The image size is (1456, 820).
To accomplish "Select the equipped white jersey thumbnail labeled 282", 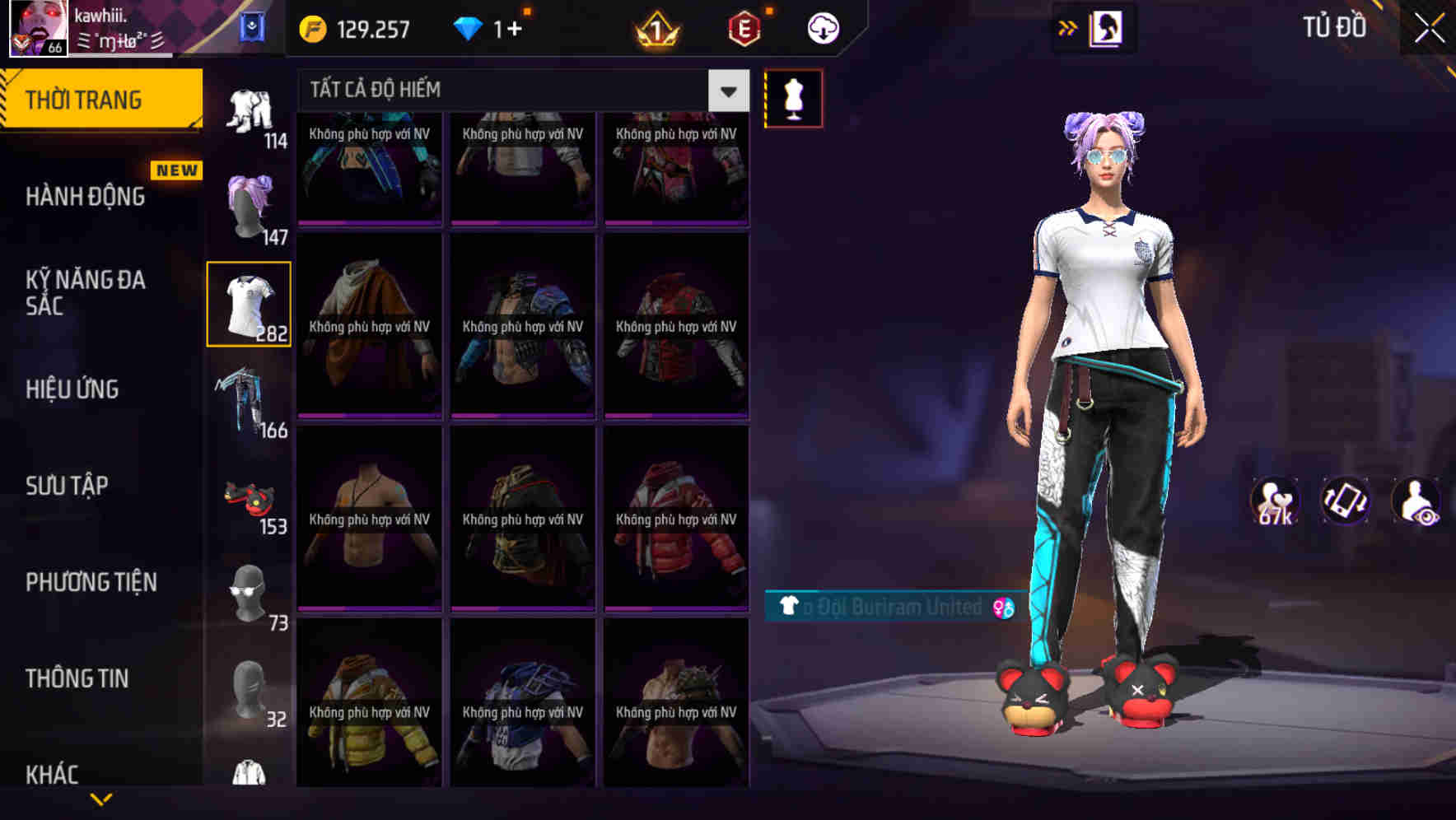I will point(248,303).
